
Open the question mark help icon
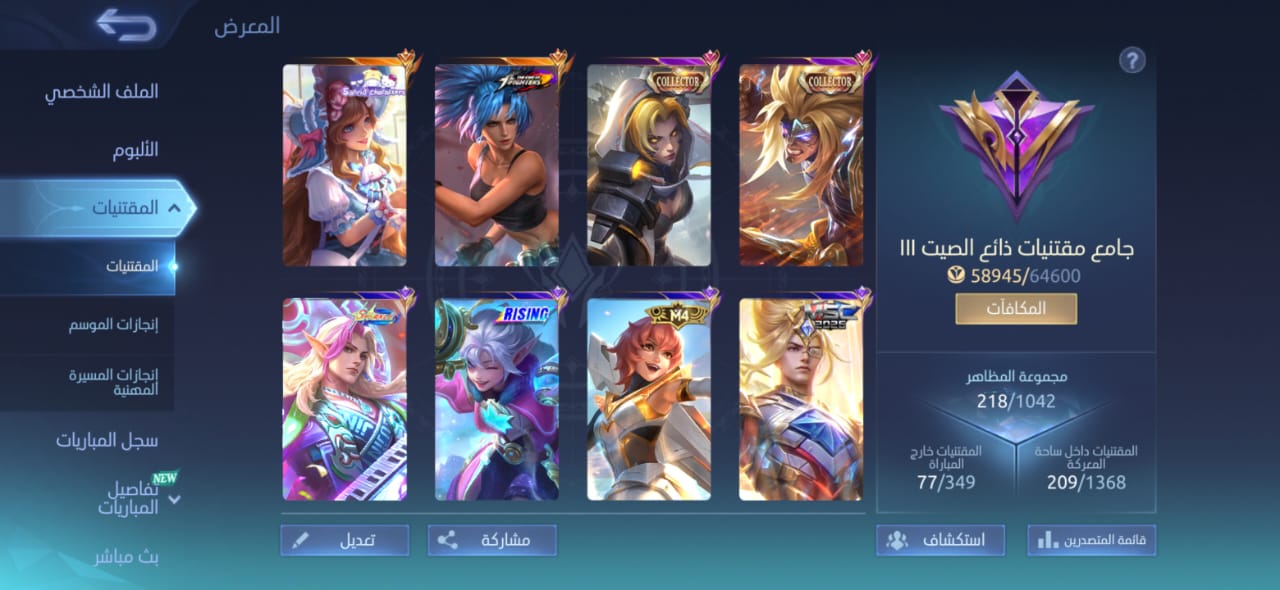pyautogui.click(x=1132, y=60)
